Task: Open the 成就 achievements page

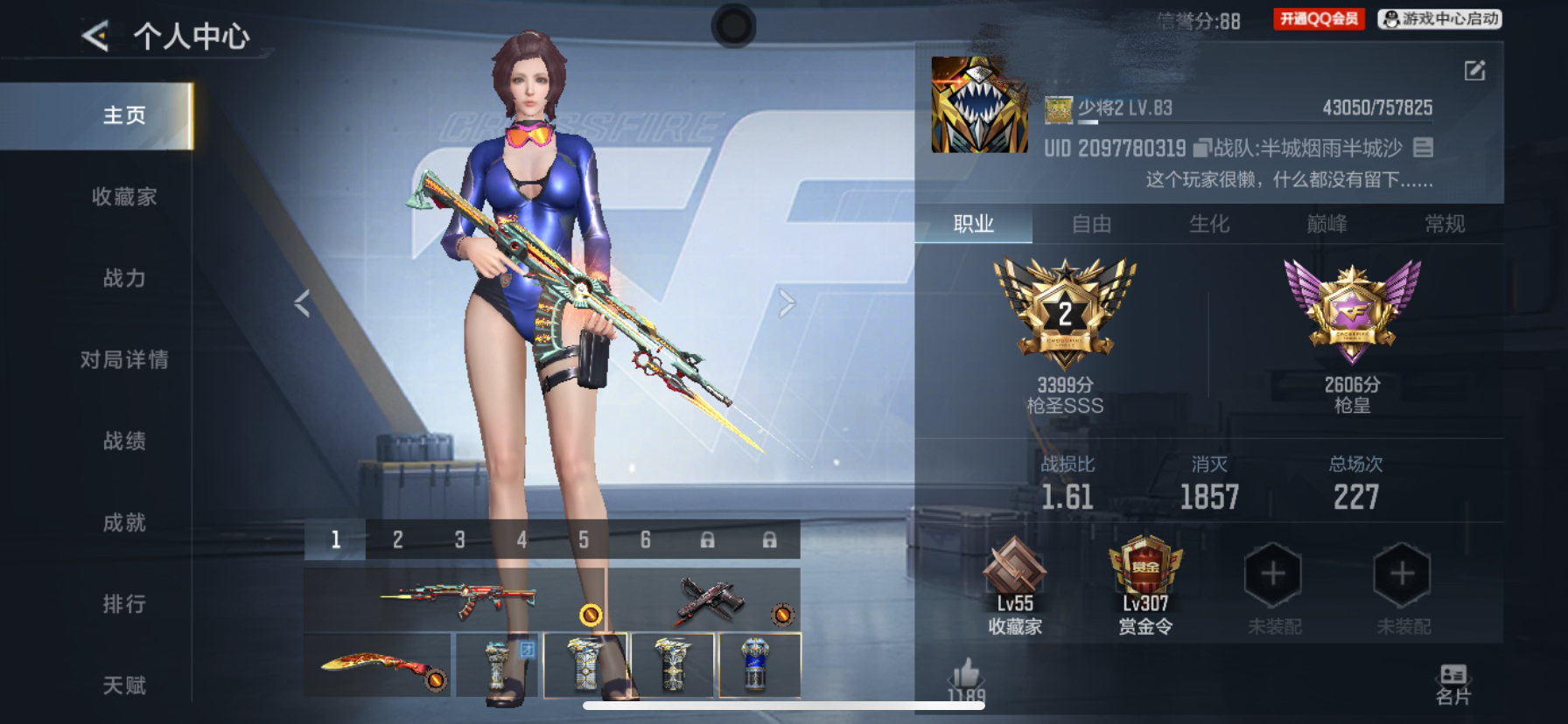Action: point(124,523)
